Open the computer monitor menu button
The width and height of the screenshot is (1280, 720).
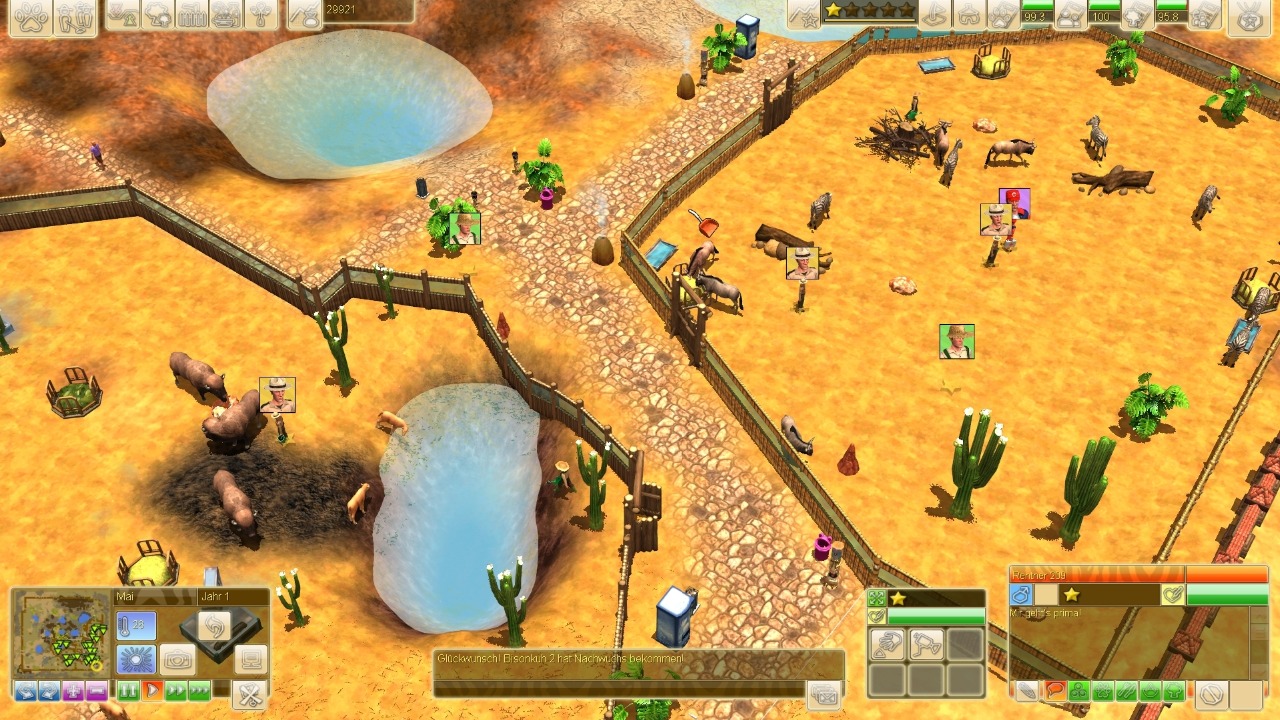[250, 659]
